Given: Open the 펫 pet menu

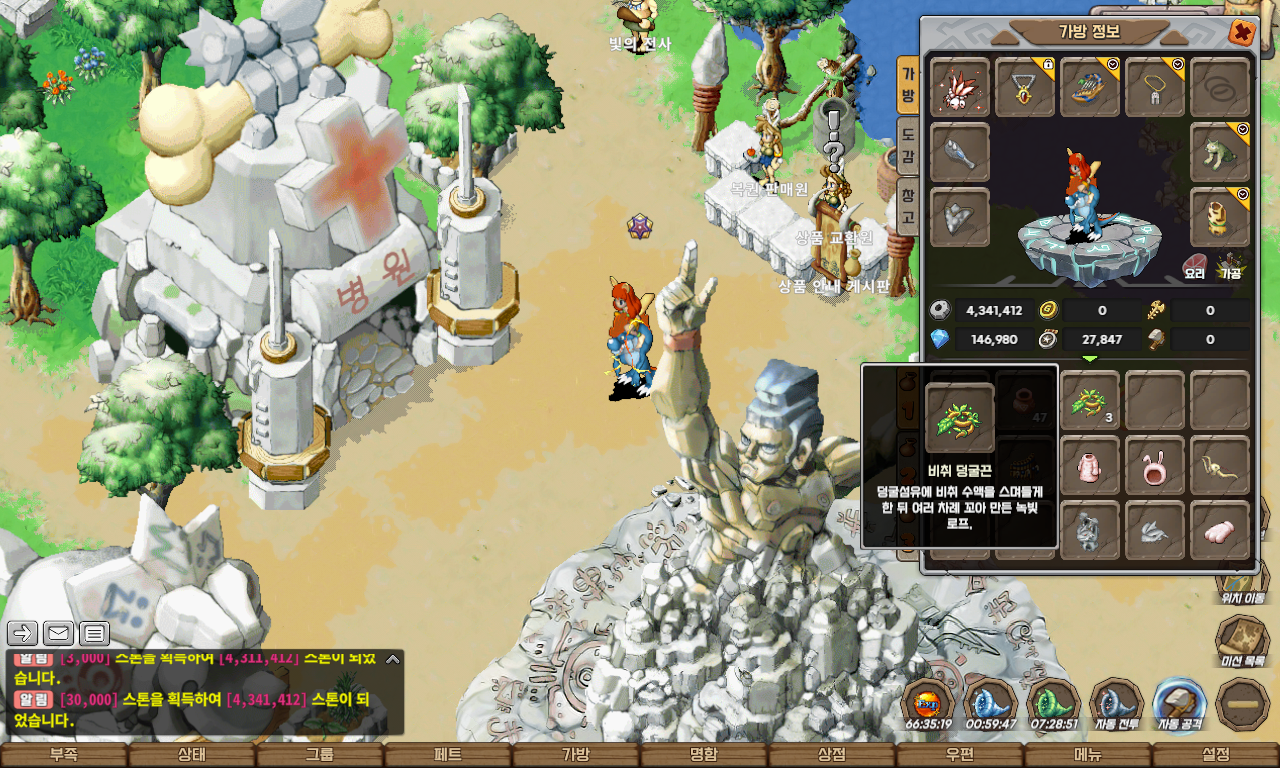Looking at the screenshot, I should click(x=448, y=755).
